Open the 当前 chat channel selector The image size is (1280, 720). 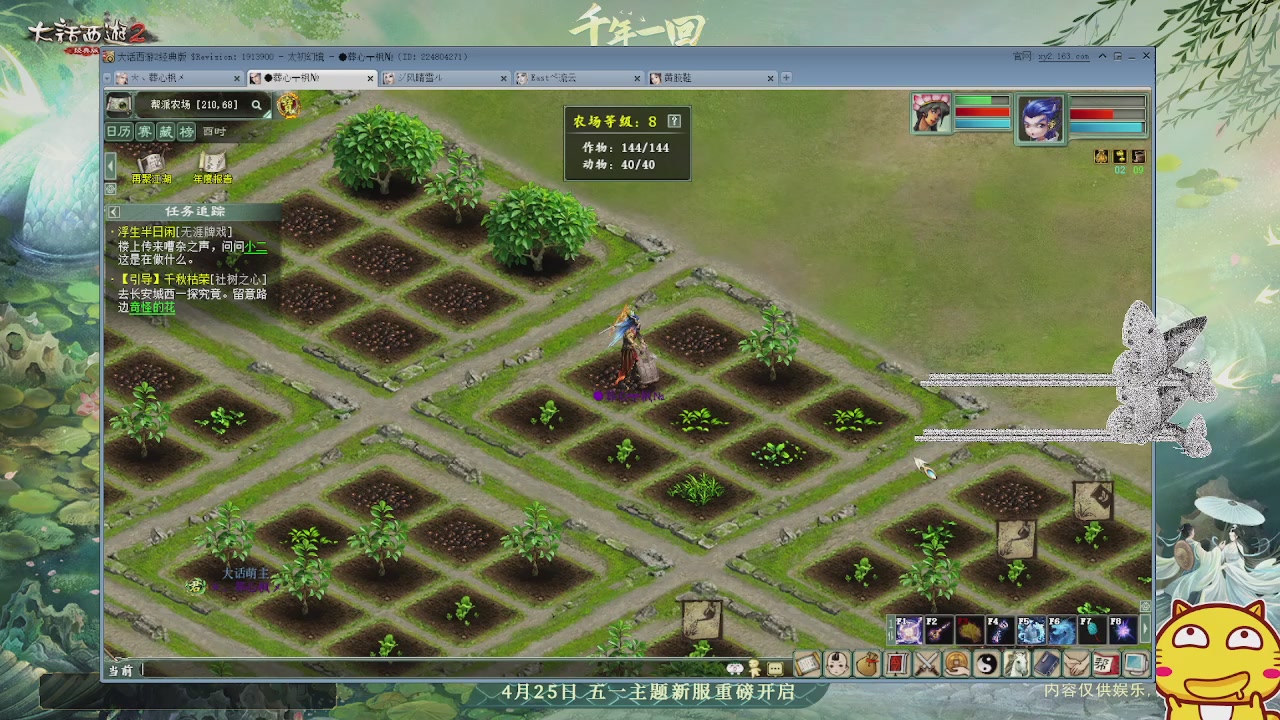(119, 668)
